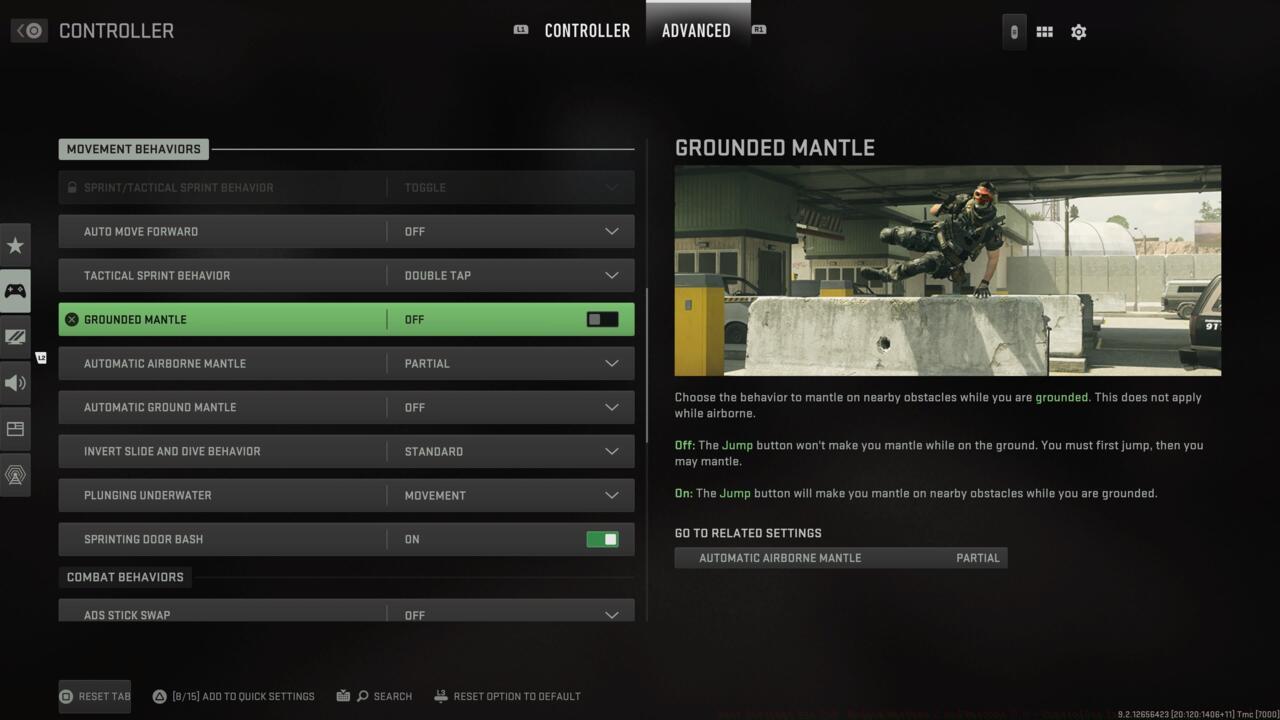Expand the Tactical Sprint Behavior dropdown

pyautogui.click(x=611, y=275)
